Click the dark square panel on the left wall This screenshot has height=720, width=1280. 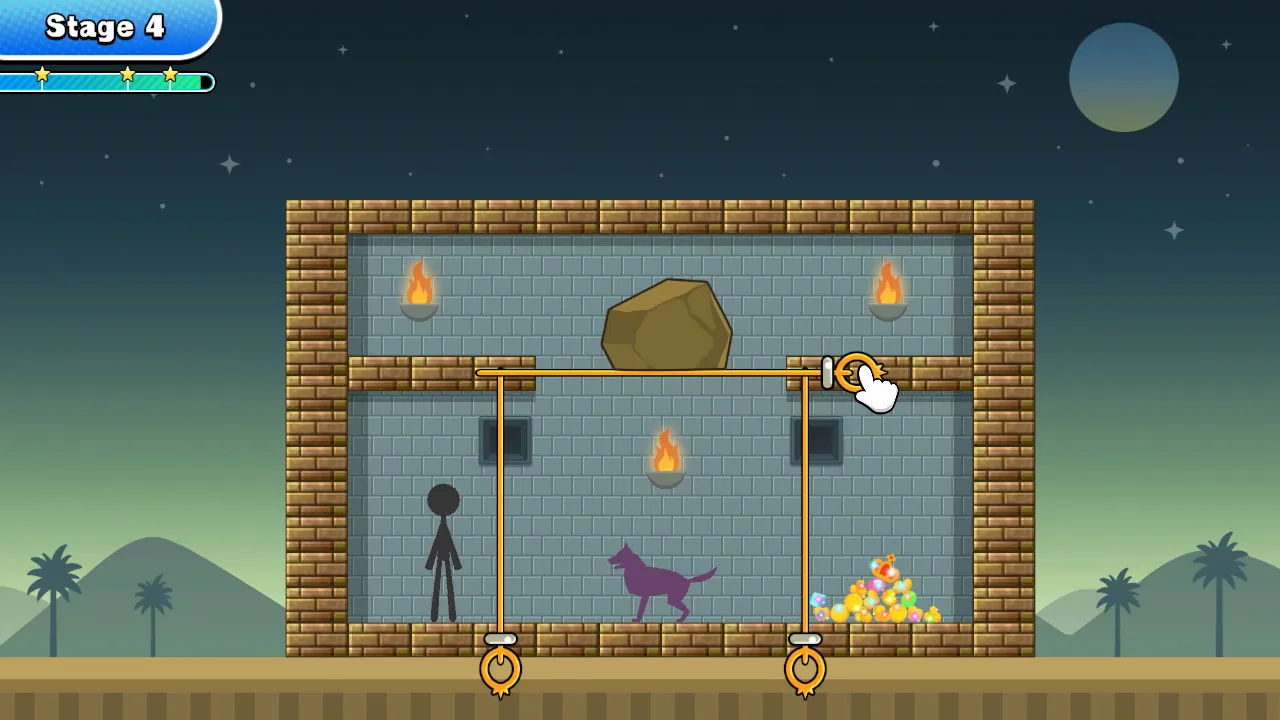[505, 438]
